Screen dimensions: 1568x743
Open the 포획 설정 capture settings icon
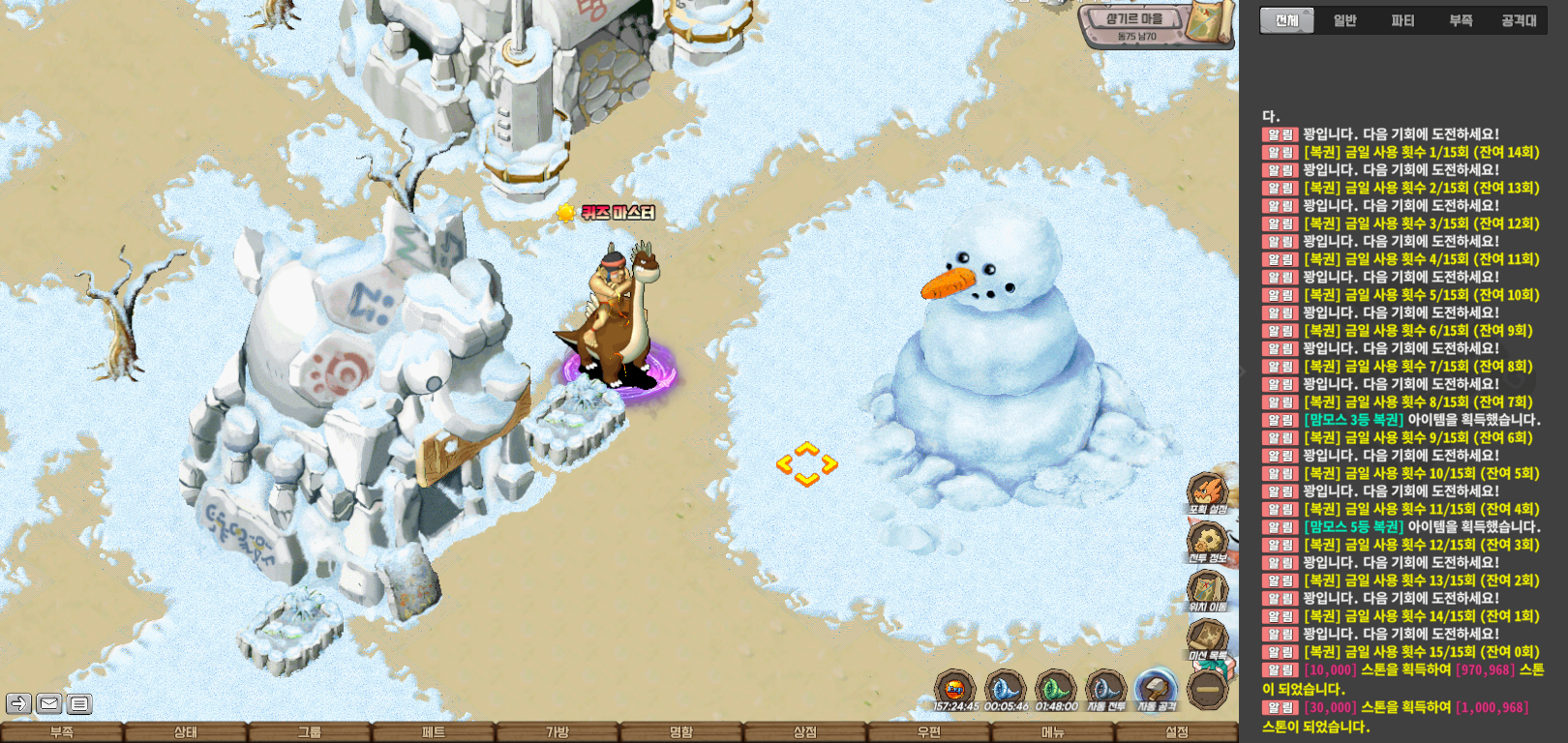click(x=1207, y=493)
